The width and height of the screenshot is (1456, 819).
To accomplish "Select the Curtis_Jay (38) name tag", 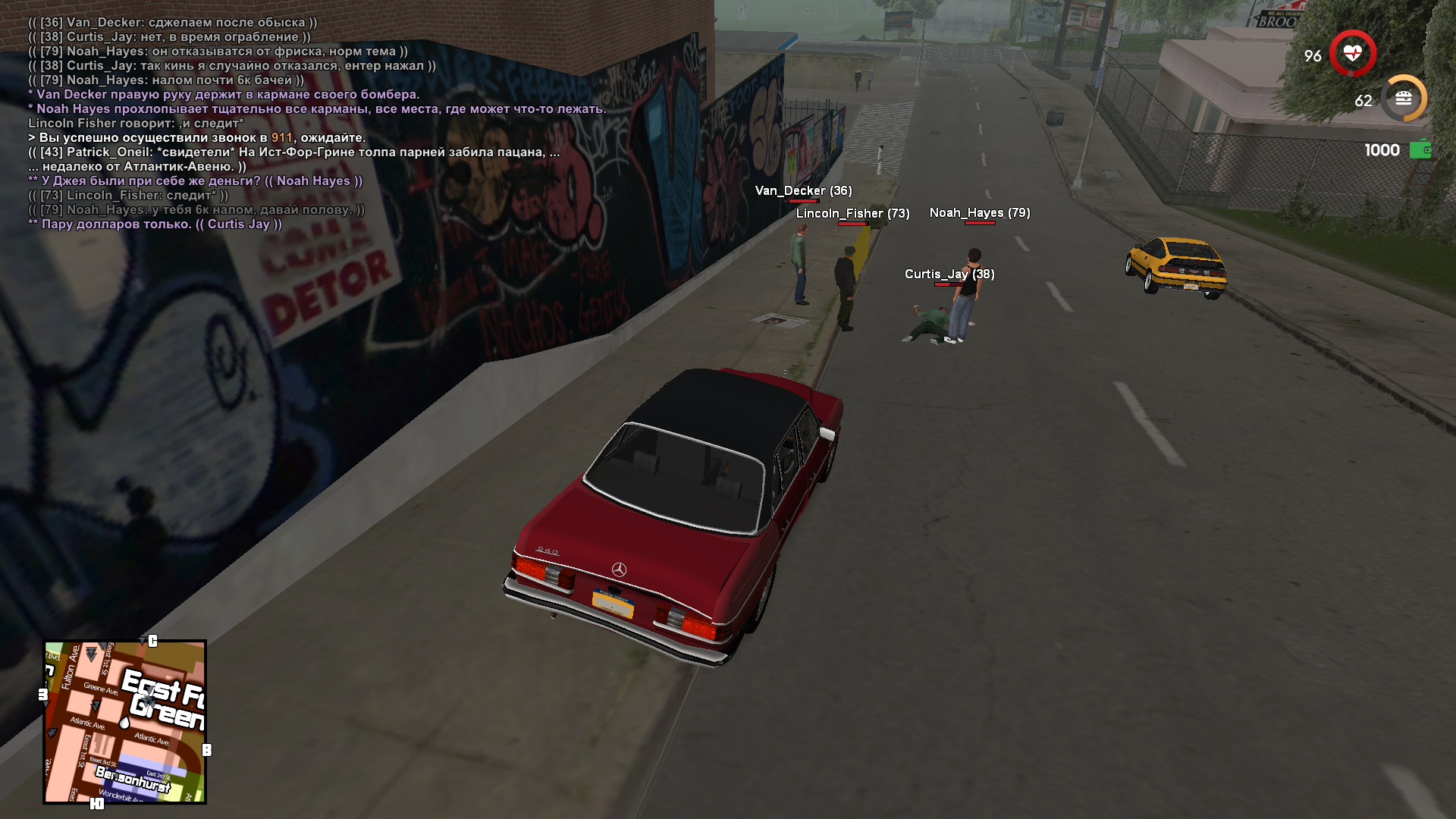I will pyautogui.click(x=949, y=274).
